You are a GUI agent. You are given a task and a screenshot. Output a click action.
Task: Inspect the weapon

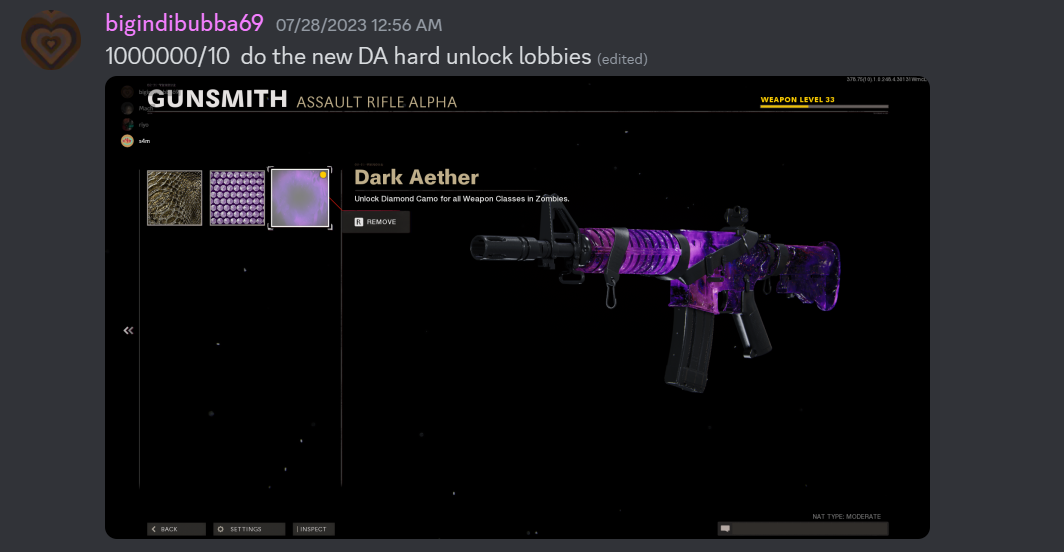click(314, 529)
